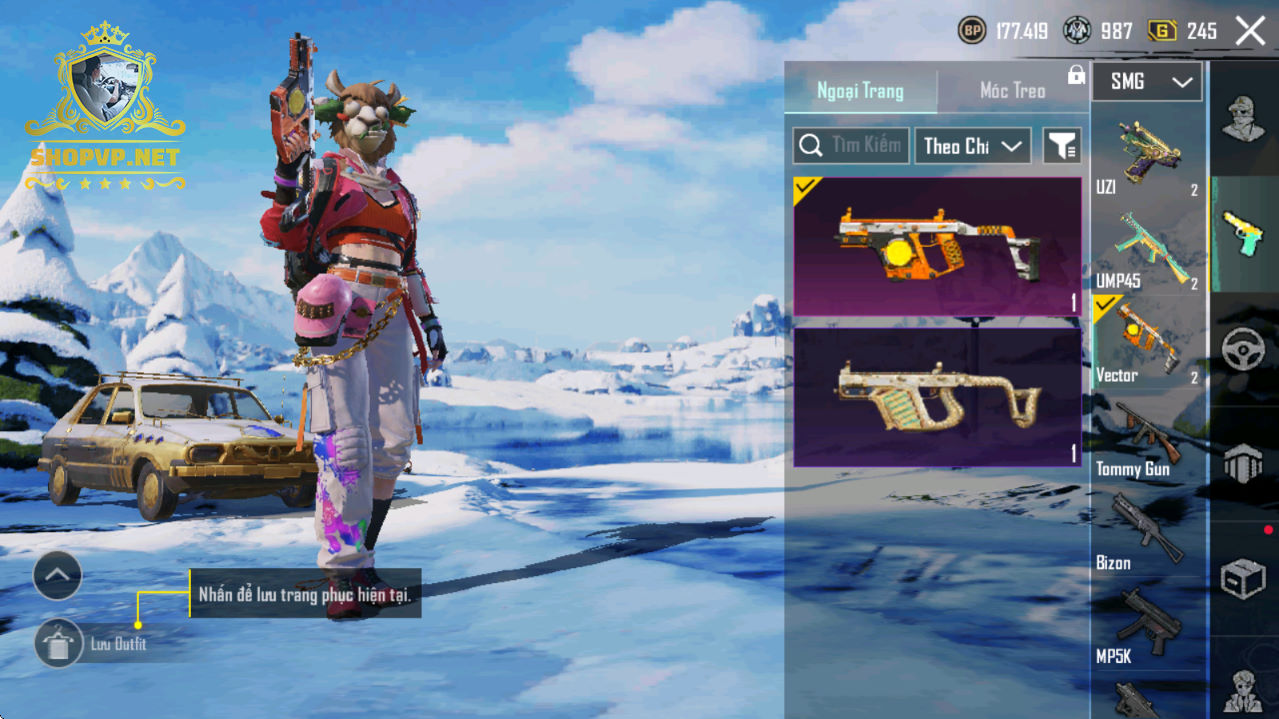The width and height of the screenshot is (1279, 719).
Task: Open the character outfit category icon
Action: (x=1243, y=120)
